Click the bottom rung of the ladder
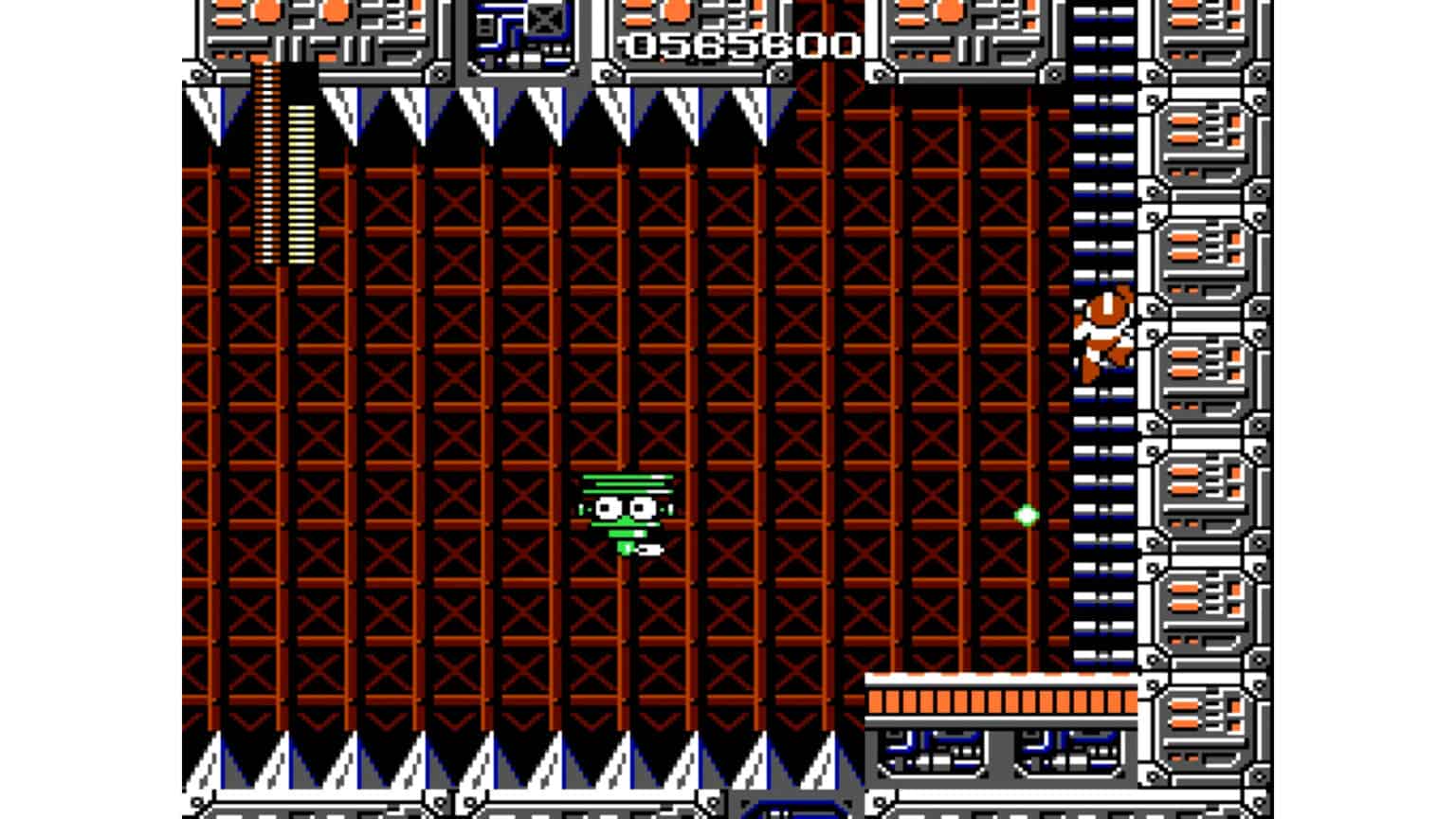 click(x=1100, y=654)
